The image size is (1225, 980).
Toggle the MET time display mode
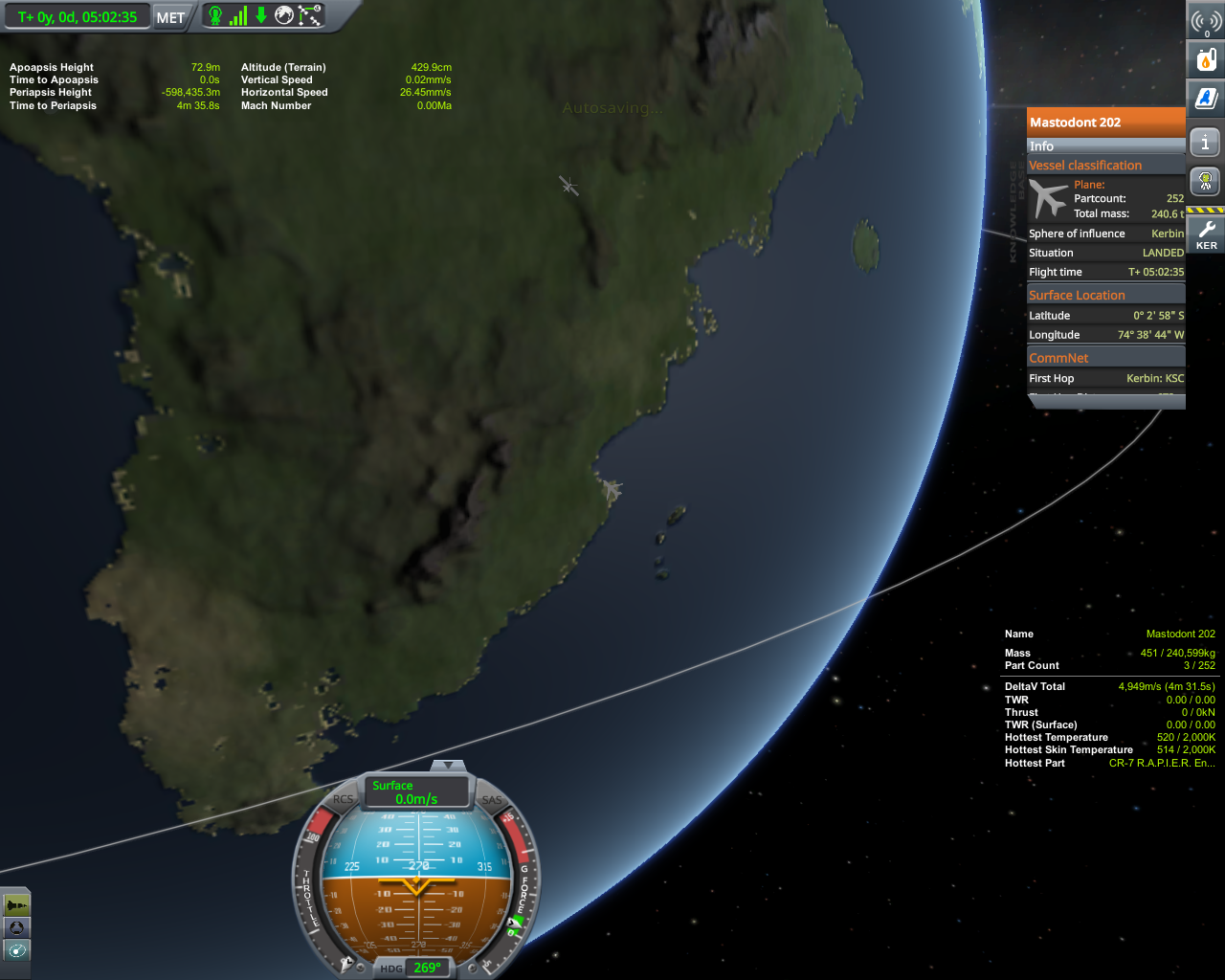tap(170, 17)
